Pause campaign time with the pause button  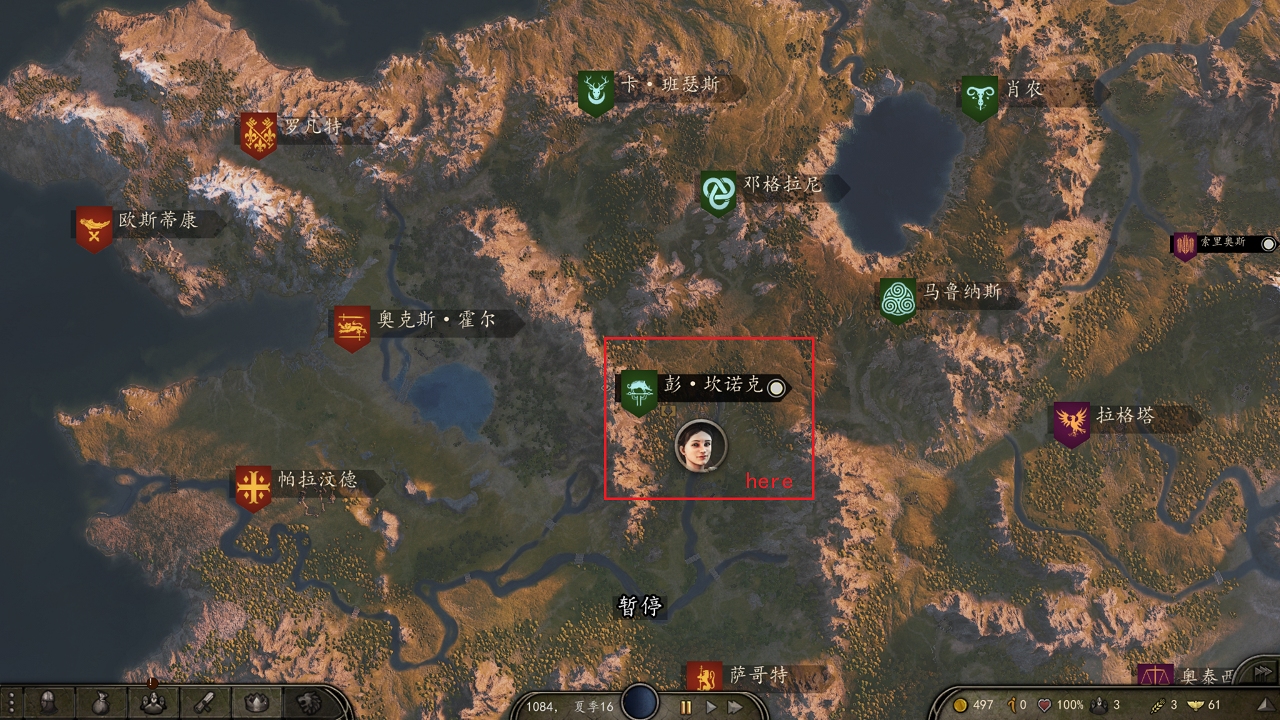pyautogui.click(x=686, y=705)
